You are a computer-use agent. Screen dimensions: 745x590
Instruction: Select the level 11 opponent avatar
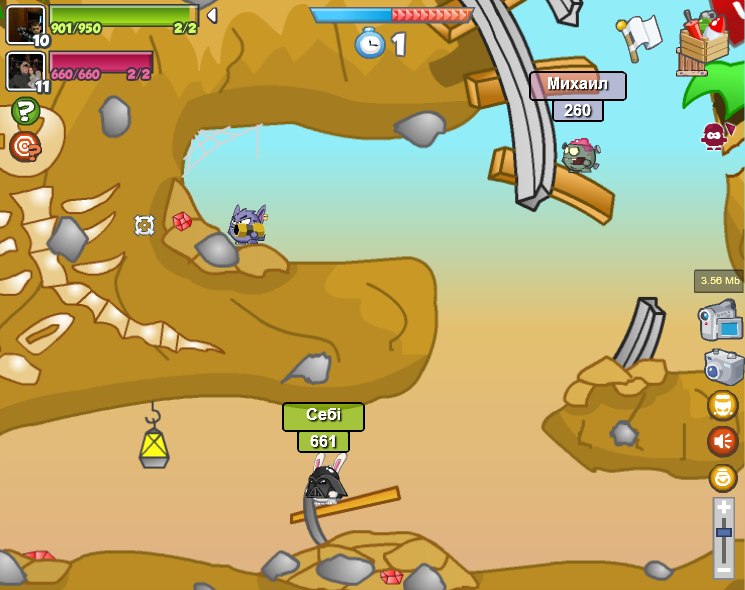pyautogui.click(x=25, y=70)
